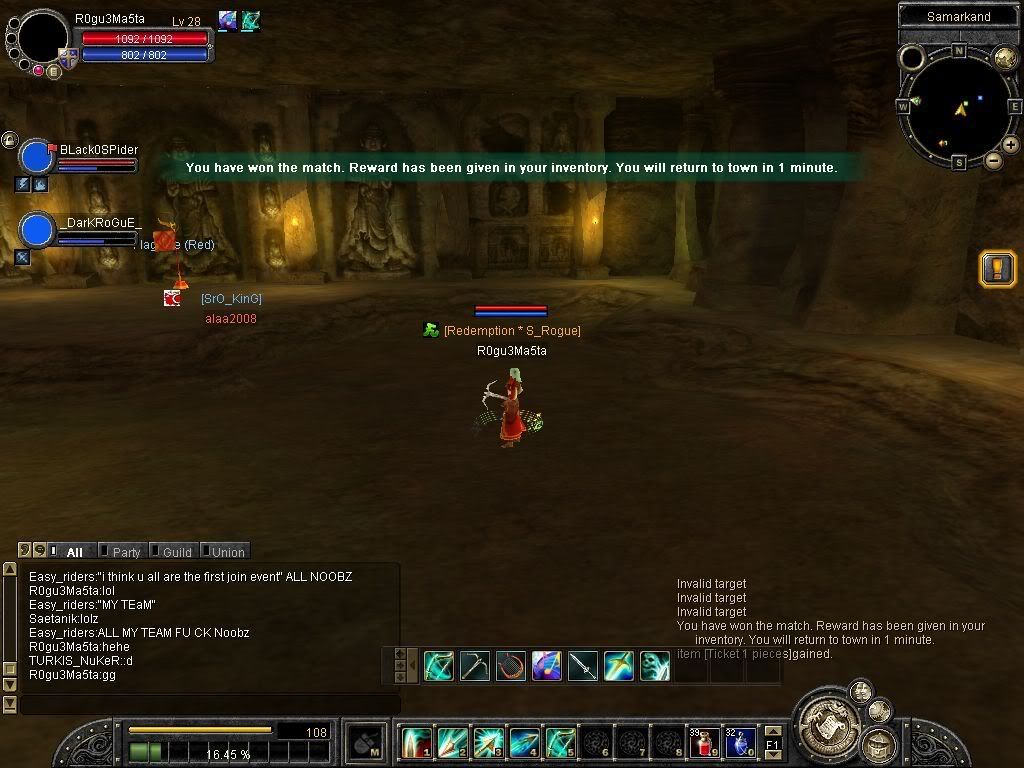
Task: Open the Union chat tab
Action: click(x=227, y=552)
